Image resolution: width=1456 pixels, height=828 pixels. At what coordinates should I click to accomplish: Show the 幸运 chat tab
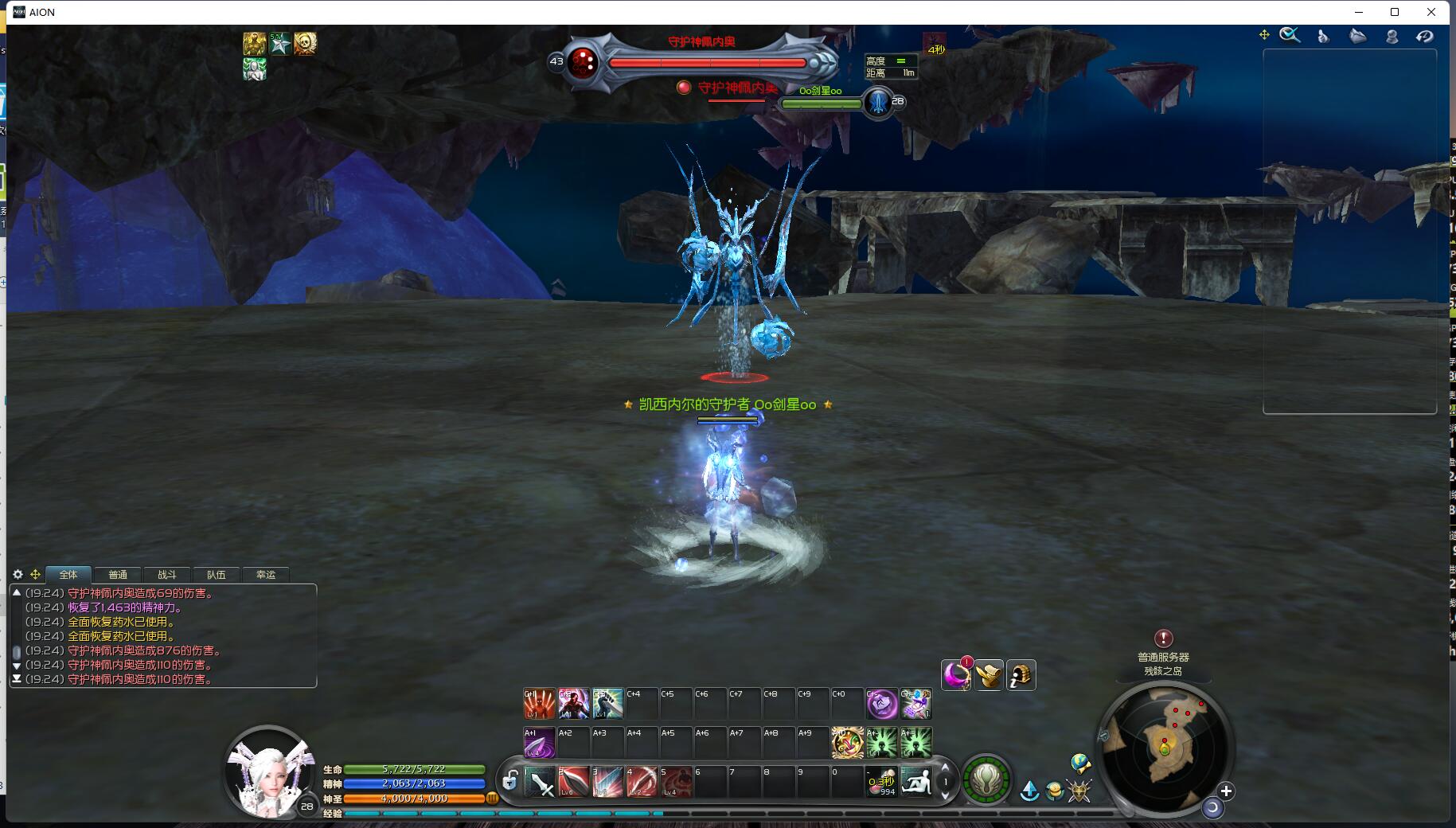266,574
